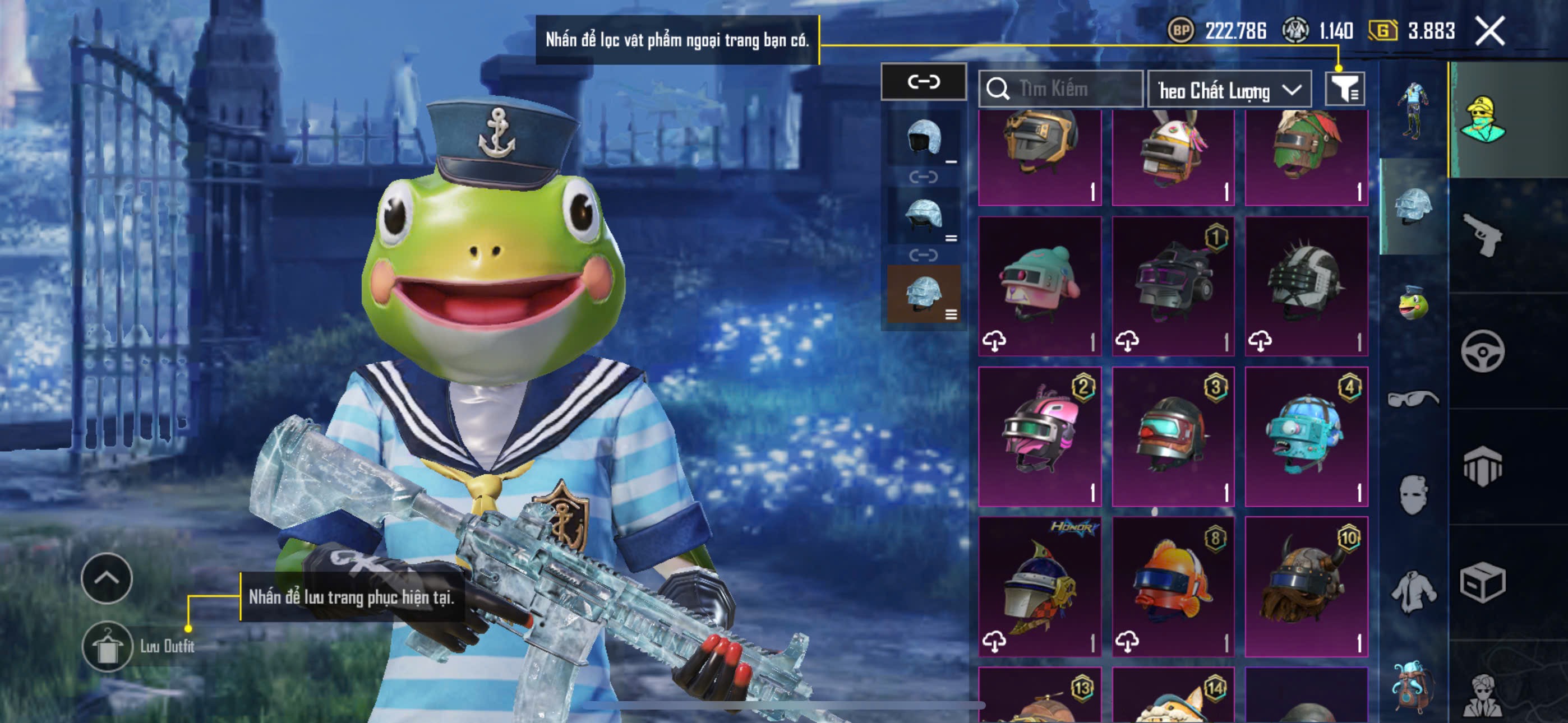This screenshot has width=1568, height=723.
Task: Open the steering wheel vehicles category
Action: pos(1482,351)
